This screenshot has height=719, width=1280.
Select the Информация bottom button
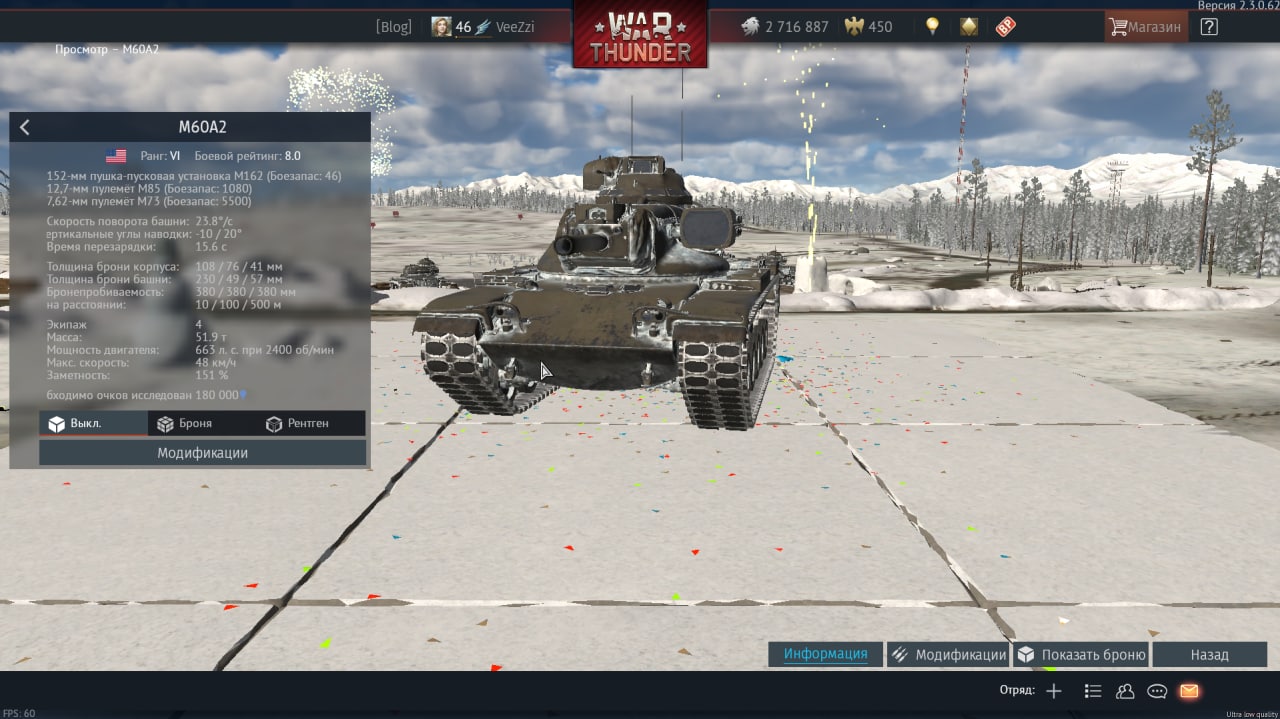[x=825, y=655]
